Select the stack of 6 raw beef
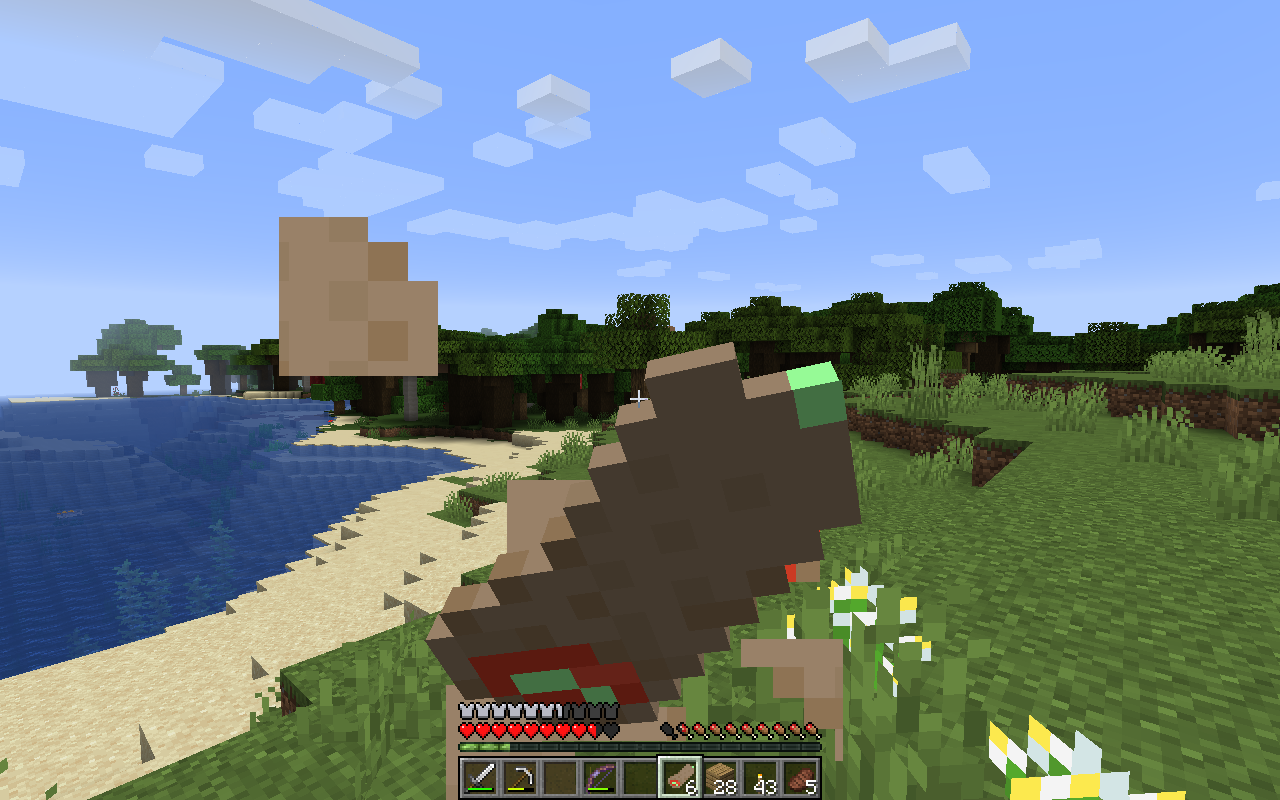This screenshot has height=800, width=1280. (678, 777)
